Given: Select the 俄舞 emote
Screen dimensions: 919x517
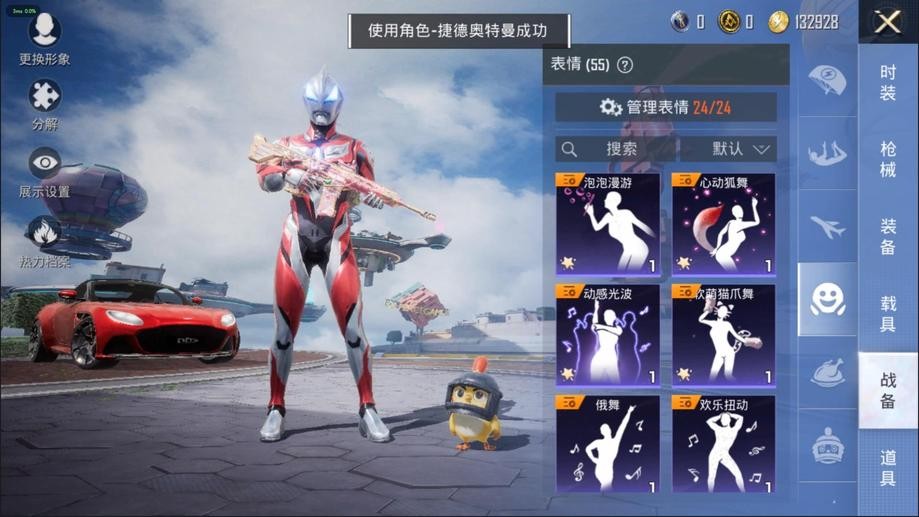Looking at the screenshot, I should coord(608,444).
